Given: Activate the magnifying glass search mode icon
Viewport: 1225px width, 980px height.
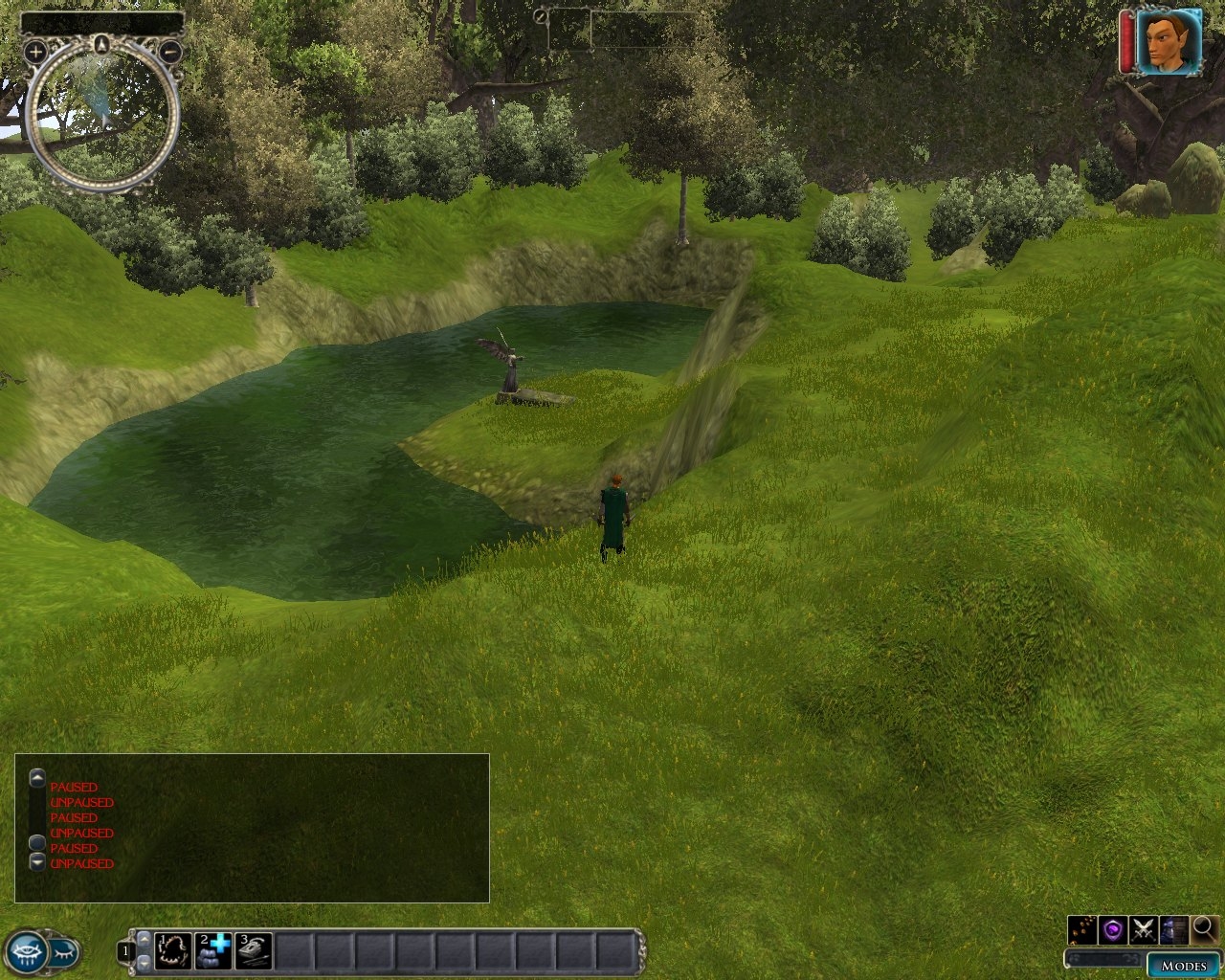Looking at the screenshot, I should tap(1205, 928).
